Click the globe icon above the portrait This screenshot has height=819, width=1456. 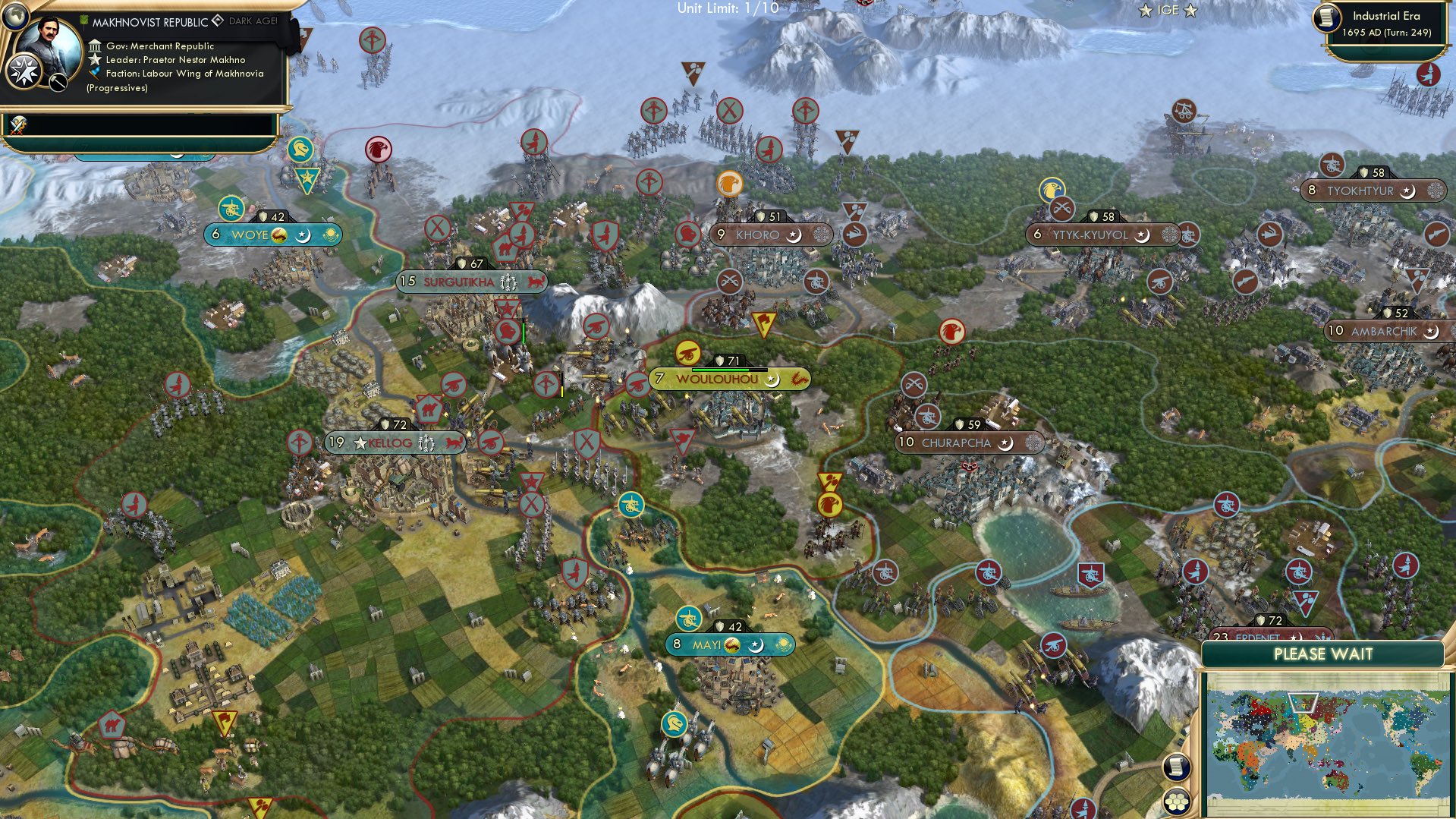click(x=14, y=15)
